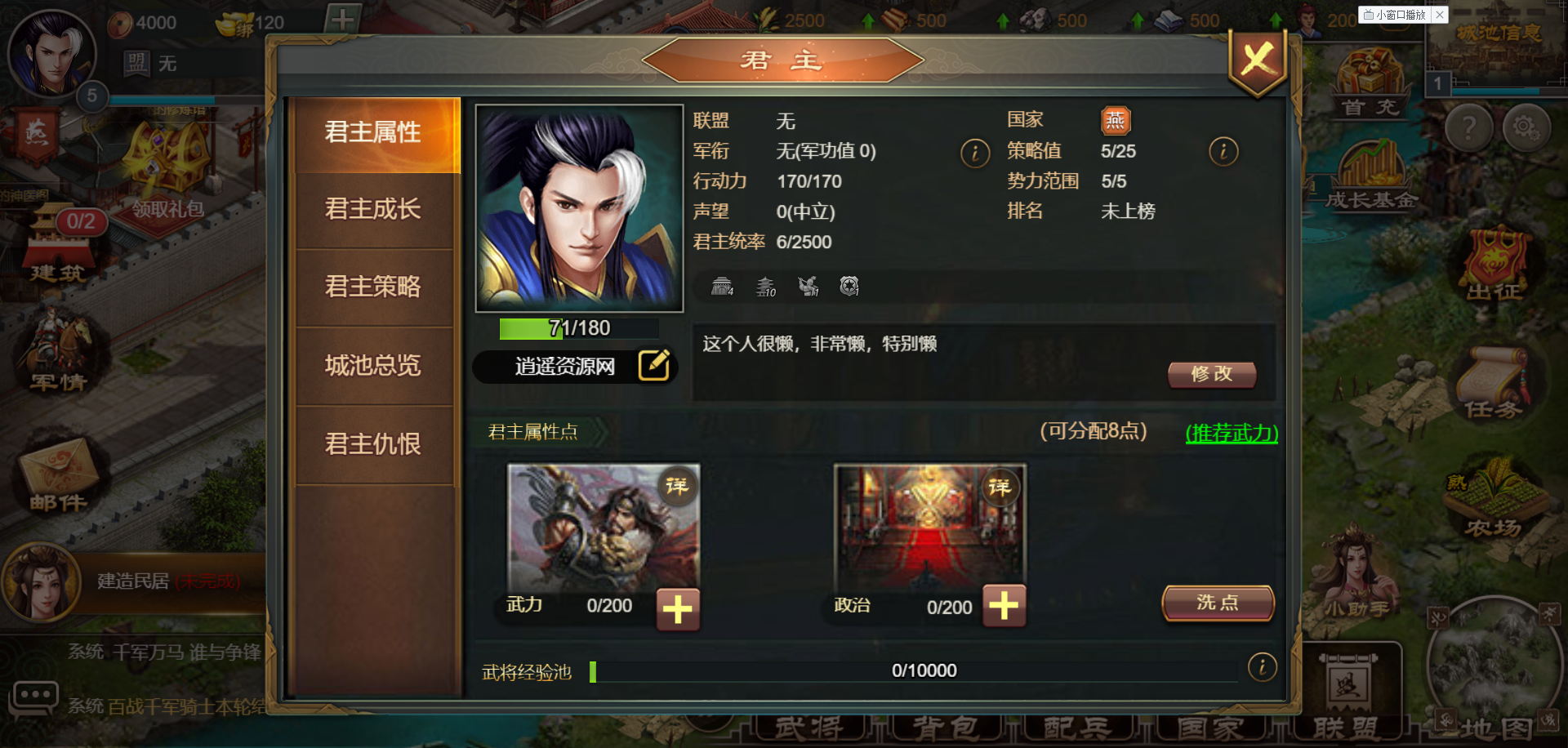Screen dimensions: 1568x748
Task: Expand 详 details on the 武力 card
Action: (x=678, y=485)
